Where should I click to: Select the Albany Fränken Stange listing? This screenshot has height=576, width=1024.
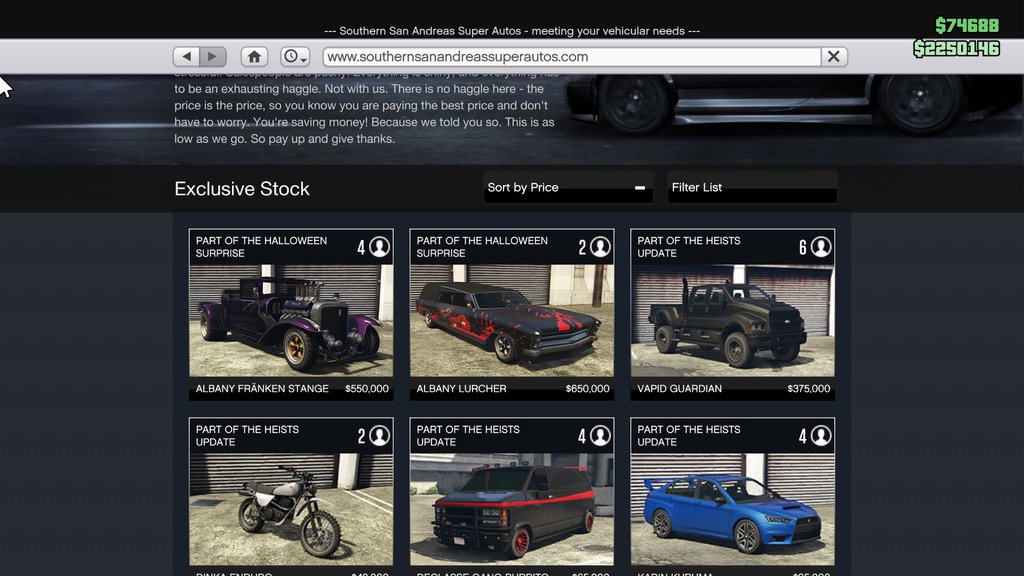[291, 315]
